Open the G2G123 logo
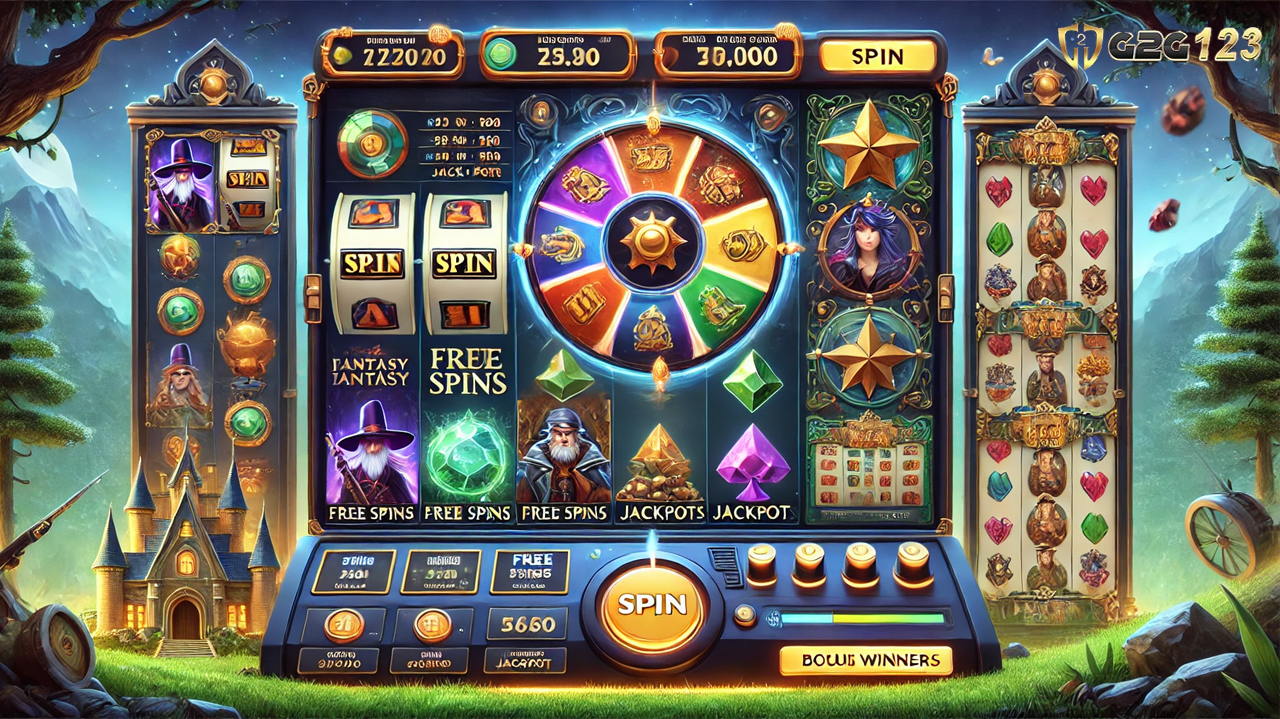Viewport: 1280px width, 719px height. (1160, 45)
